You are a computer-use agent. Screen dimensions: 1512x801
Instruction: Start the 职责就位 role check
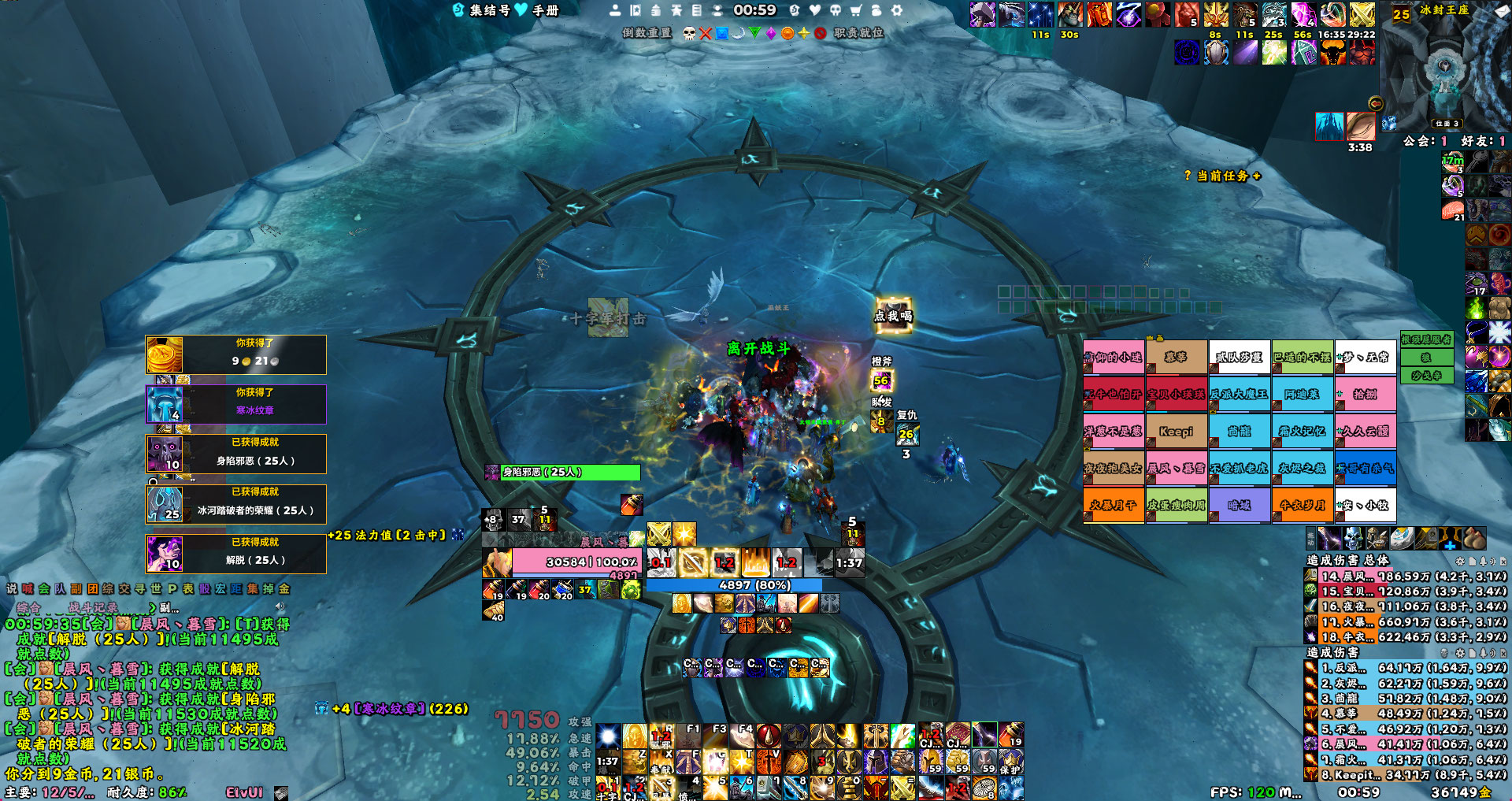coord(858,33)
